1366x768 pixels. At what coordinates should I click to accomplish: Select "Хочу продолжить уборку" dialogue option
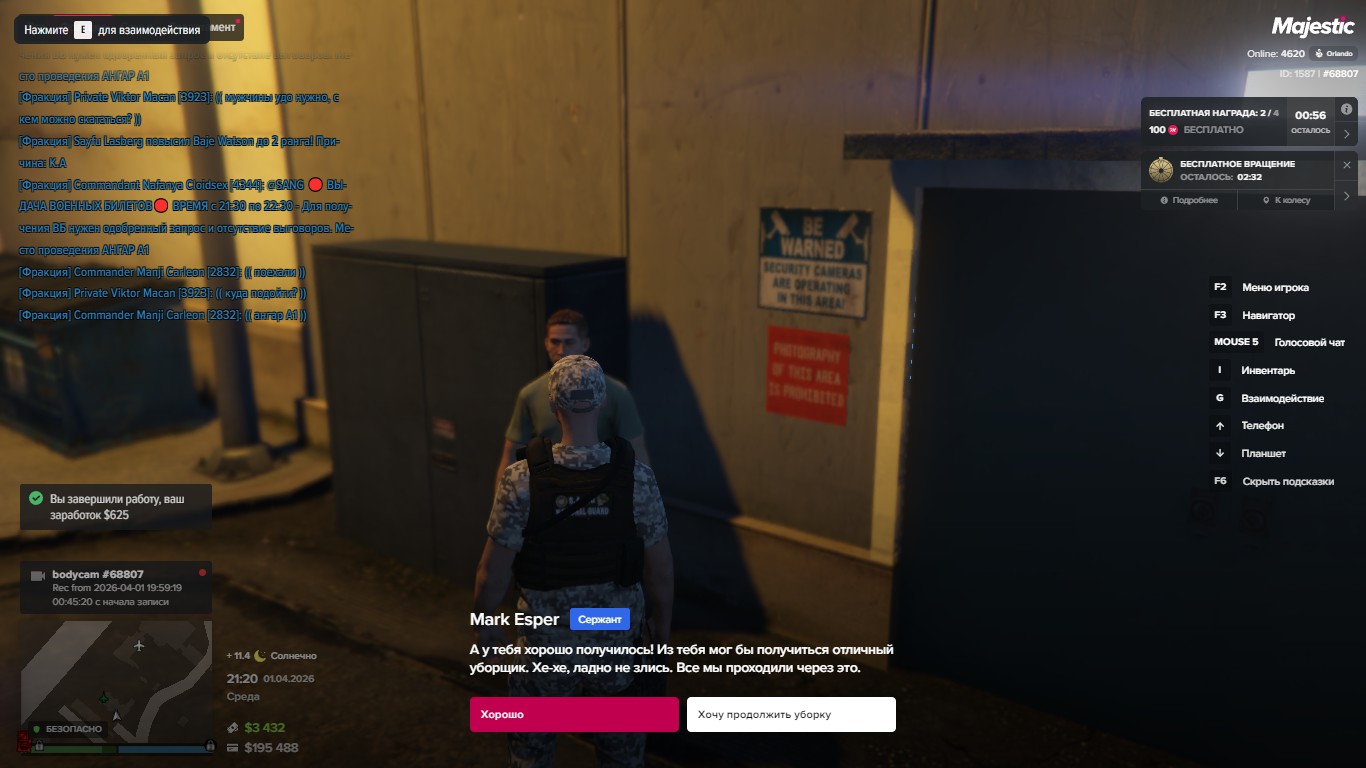(x=790, y=715)
